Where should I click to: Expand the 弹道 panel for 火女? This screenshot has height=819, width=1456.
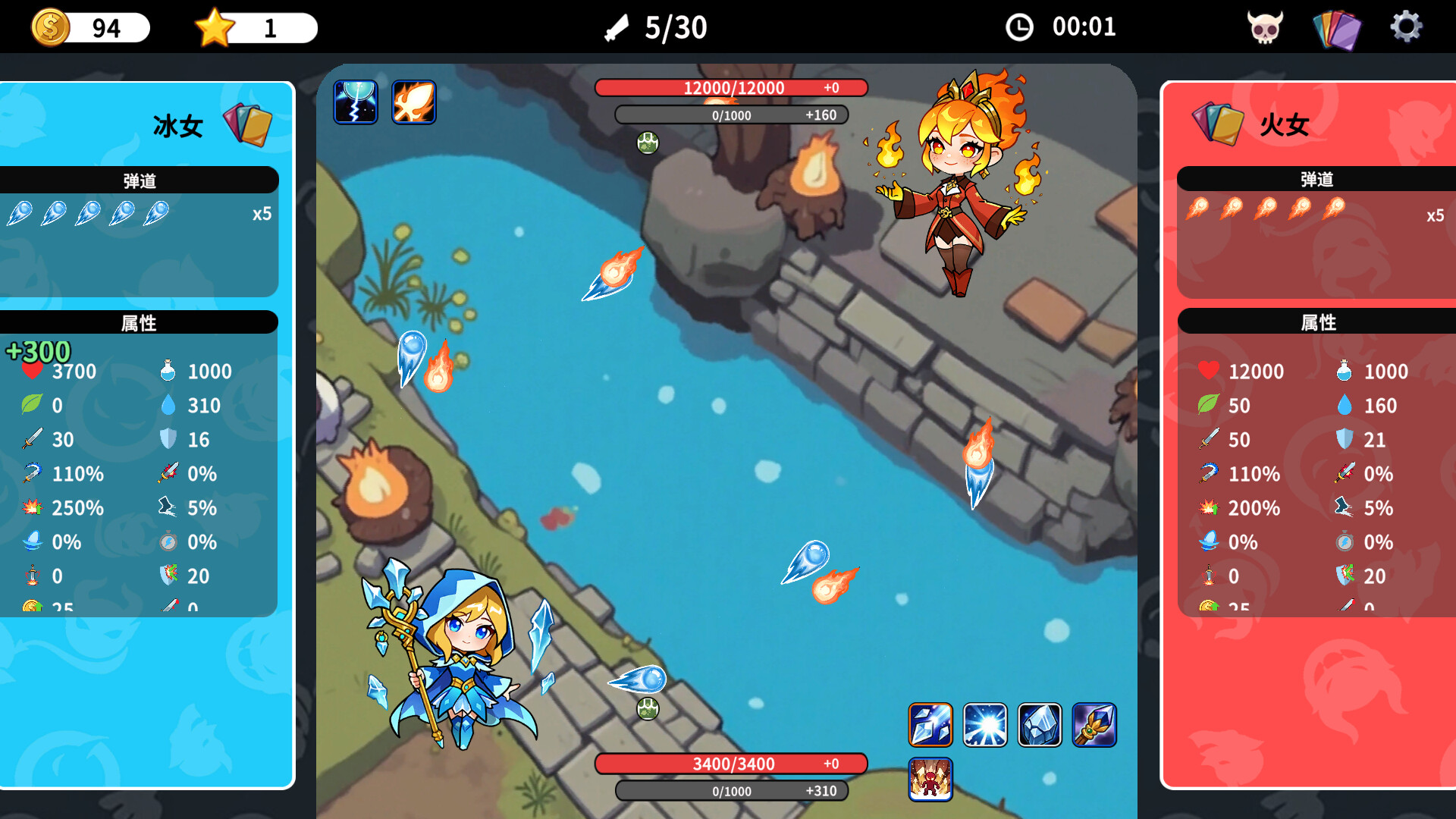point(1317,180)
